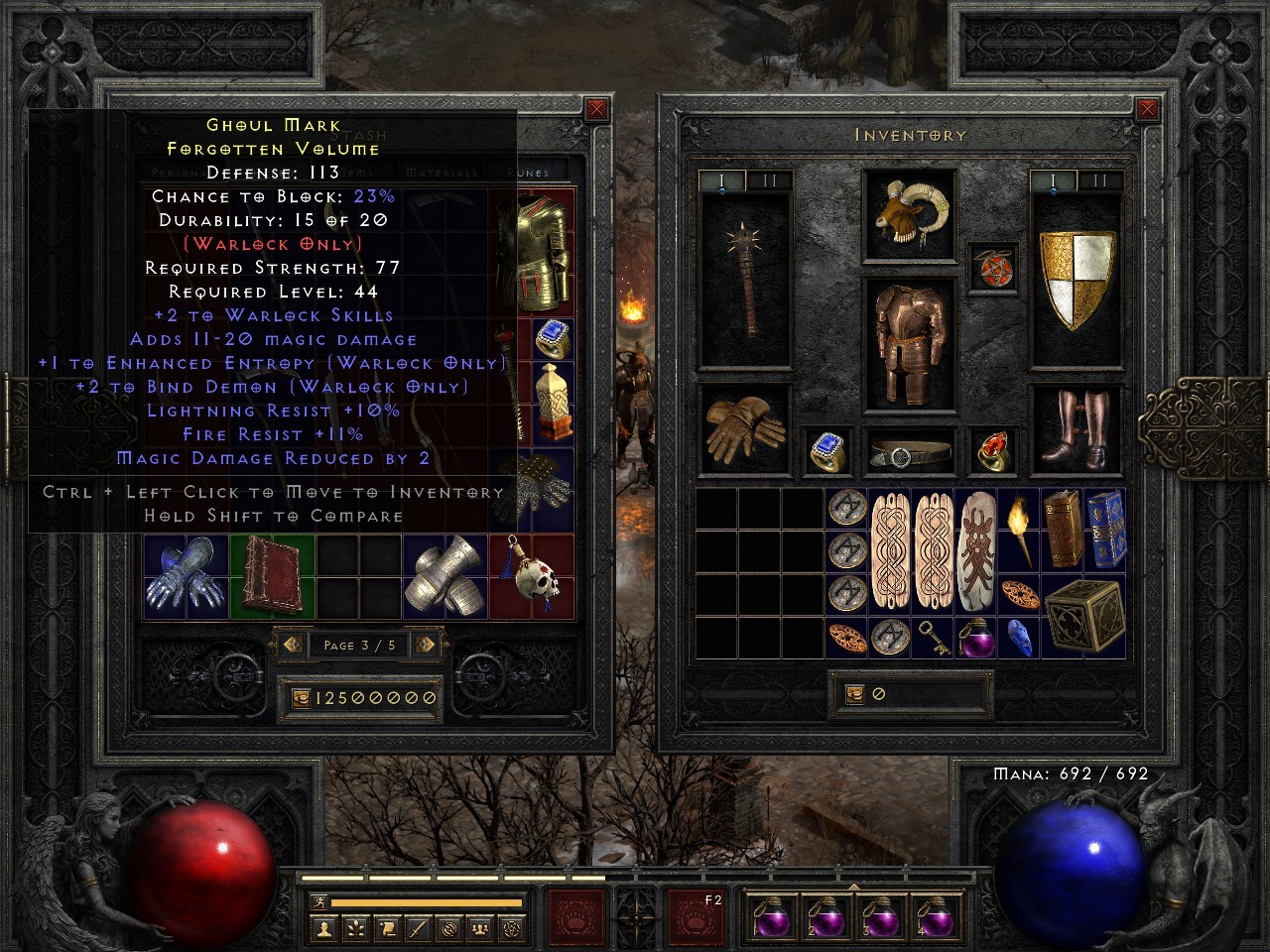Open the character stats screen icon
Viewport: 1270px width, 952px height.
pyautogui.click(x=322, y=927)
